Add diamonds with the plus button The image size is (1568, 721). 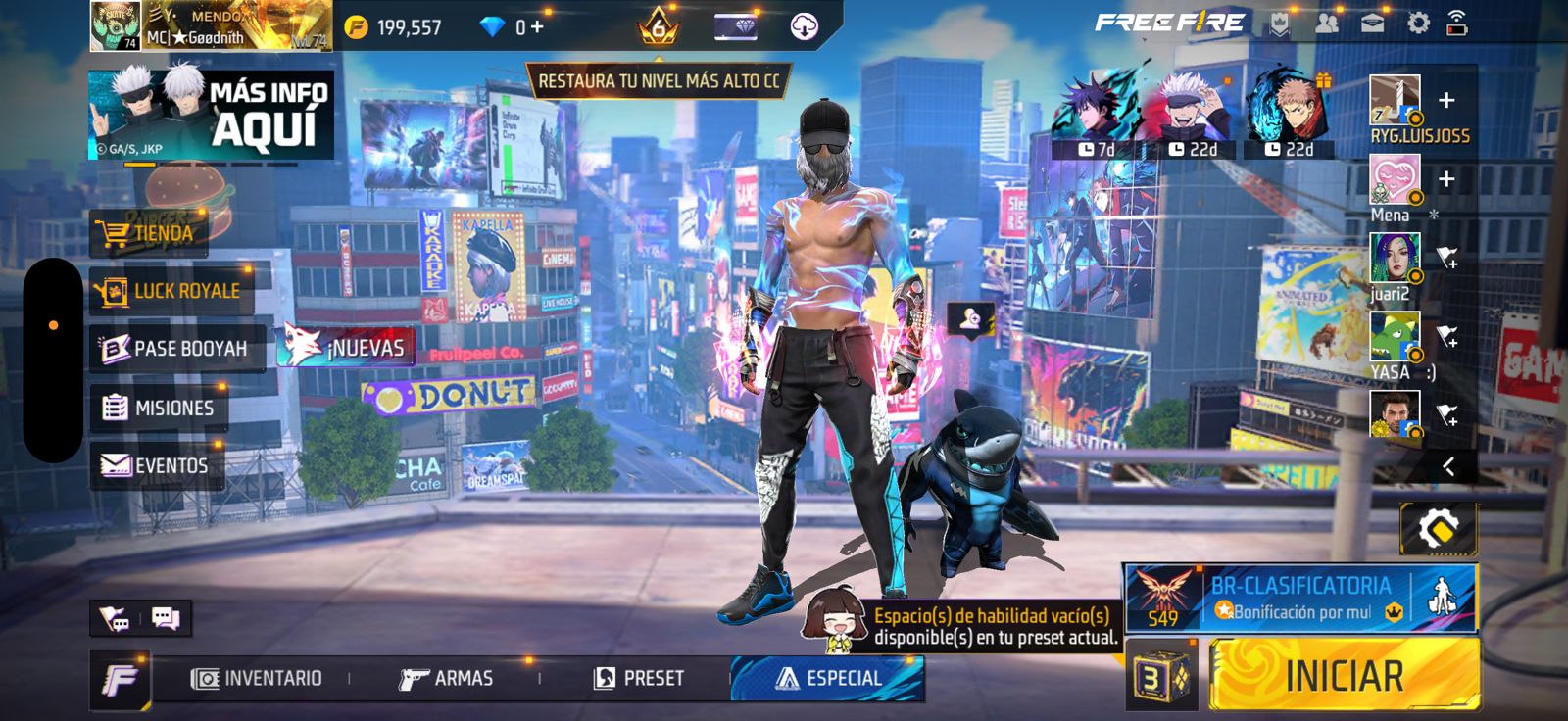pyautogui.click(x=536, y=27)
